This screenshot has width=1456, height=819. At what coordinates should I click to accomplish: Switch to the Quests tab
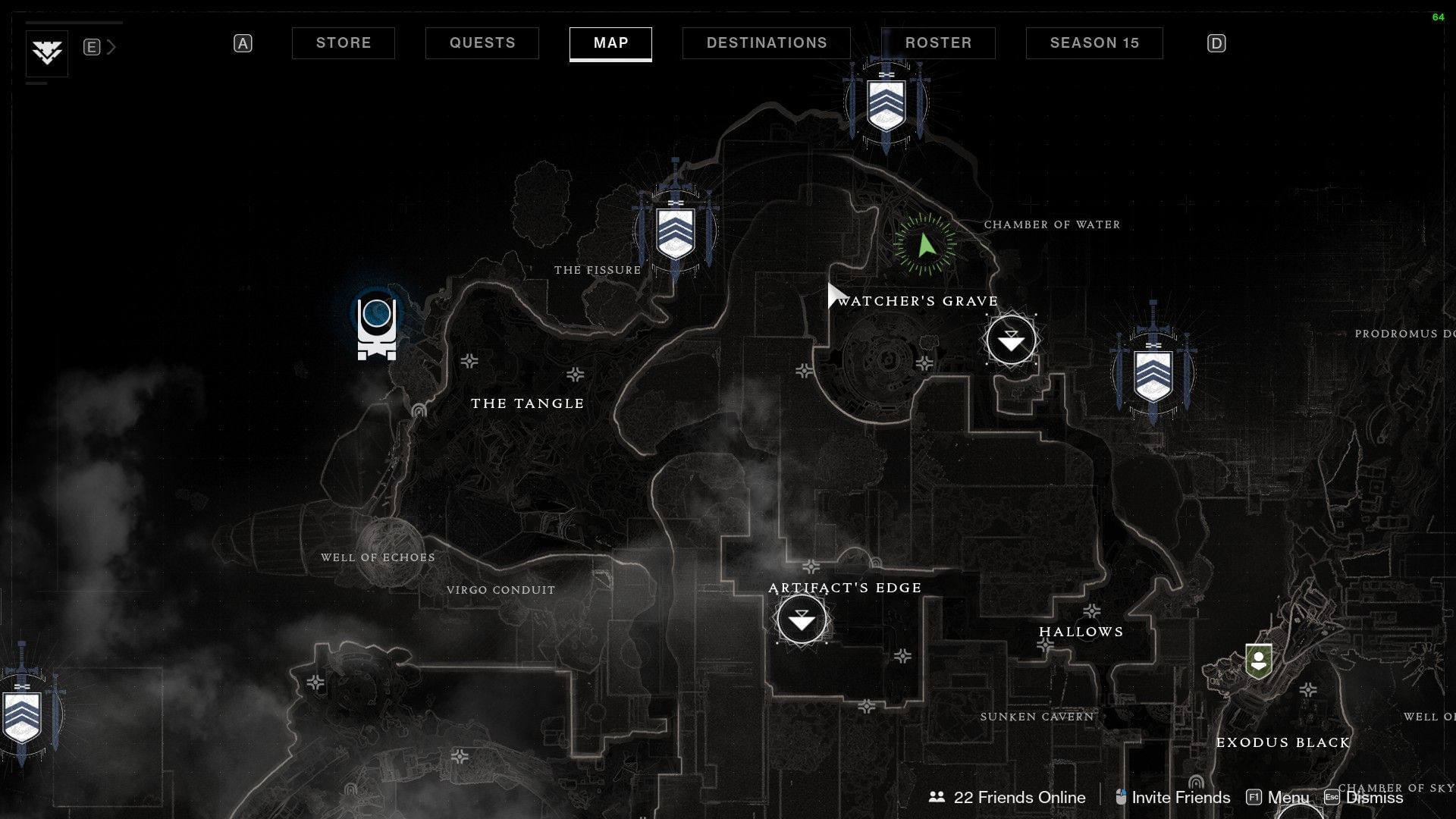pyautogui.click(x=482, y=43)
